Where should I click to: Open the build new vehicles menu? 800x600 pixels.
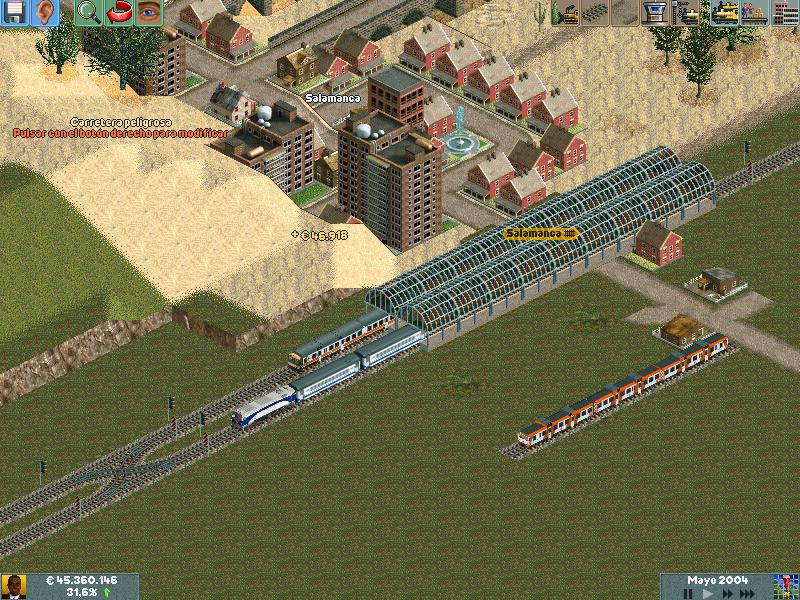click(x=686, y=13)
